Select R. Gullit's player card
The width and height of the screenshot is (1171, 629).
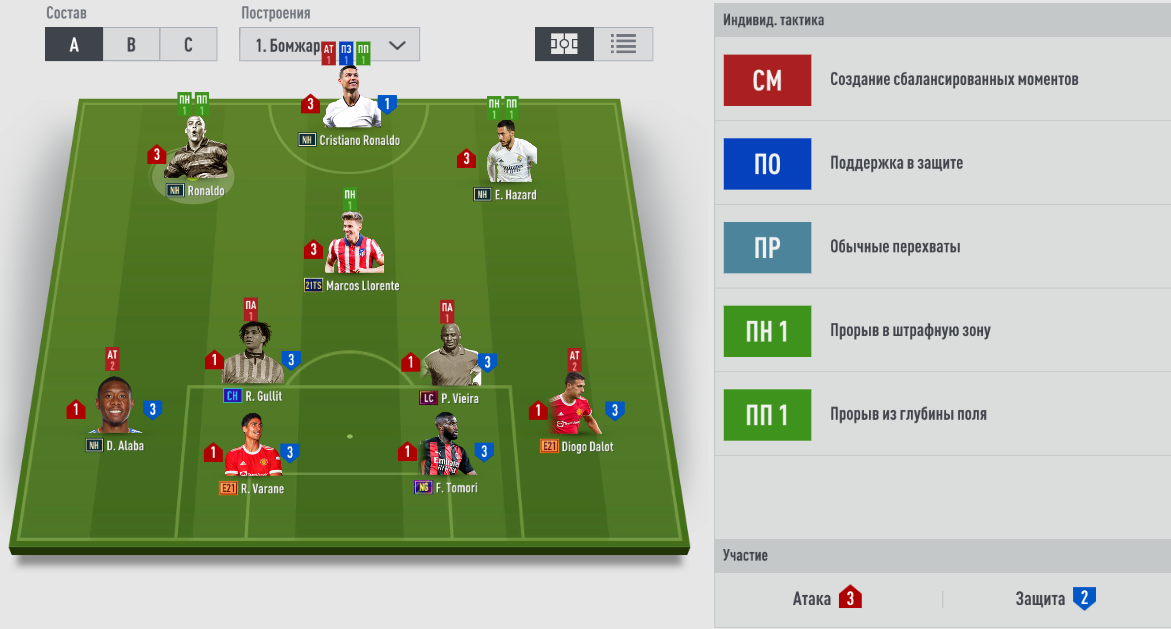[252, 355]
